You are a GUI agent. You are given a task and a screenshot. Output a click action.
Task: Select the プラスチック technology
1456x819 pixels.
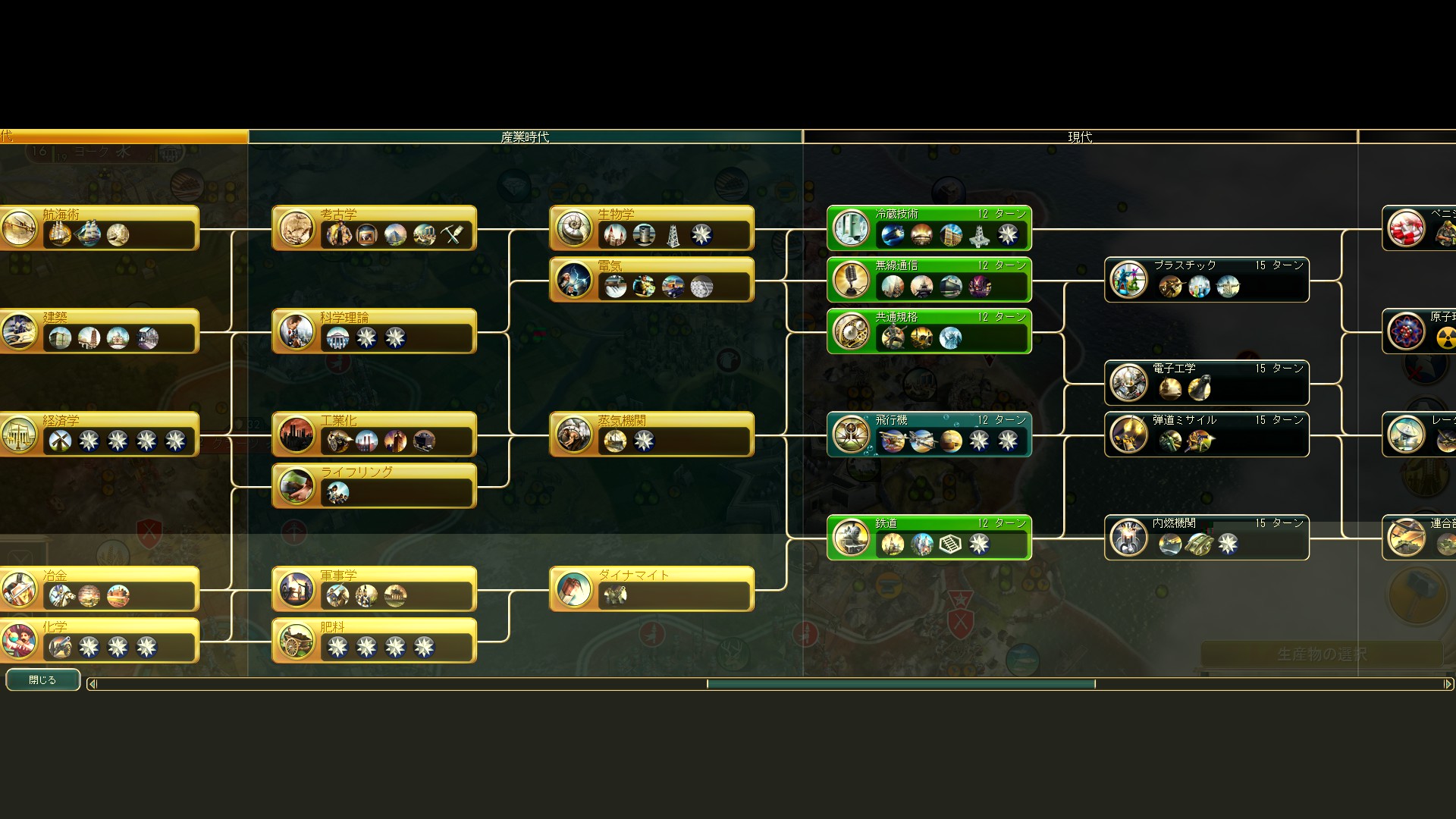1207,279
